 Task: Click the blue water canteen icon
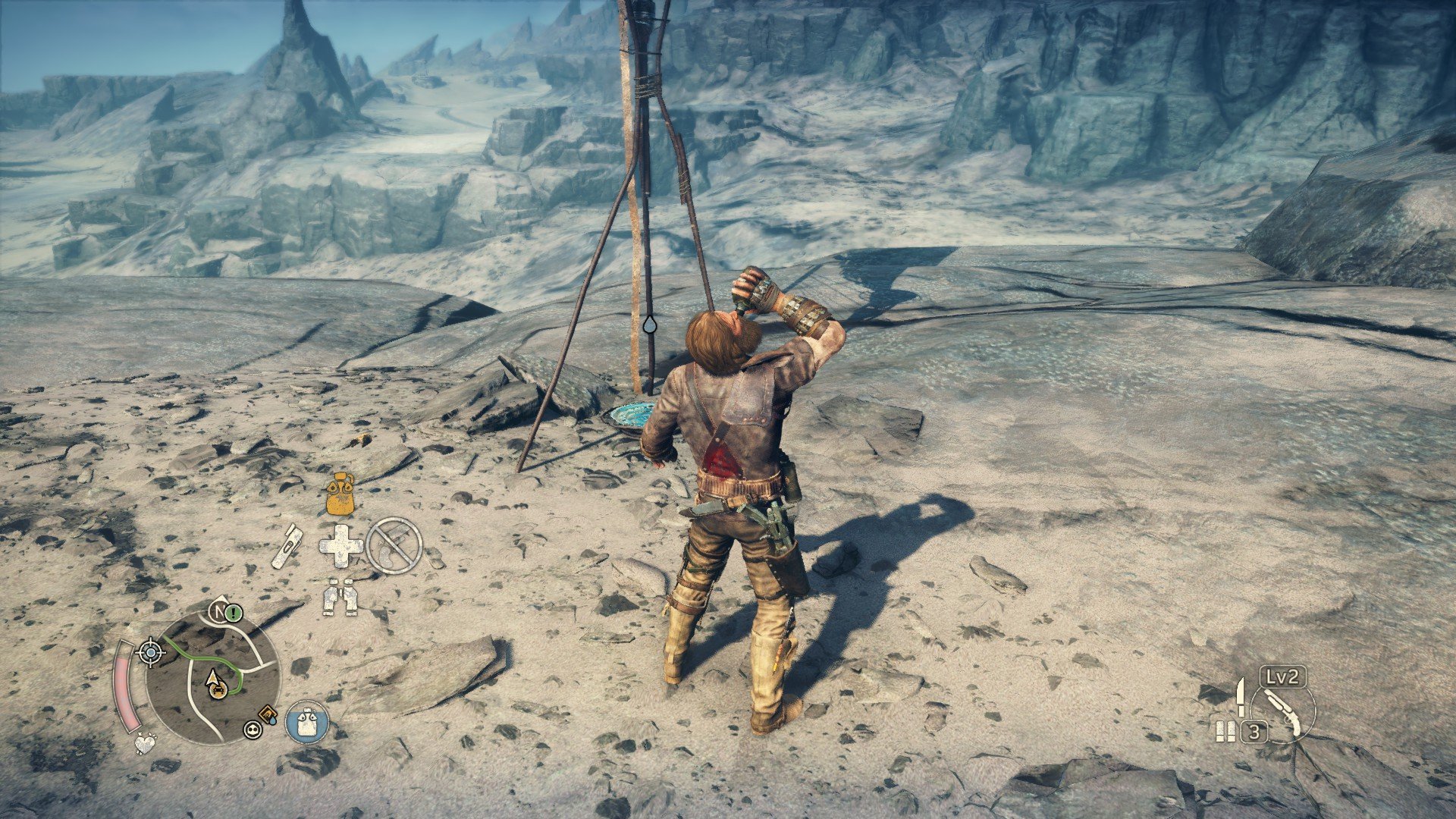307,721
